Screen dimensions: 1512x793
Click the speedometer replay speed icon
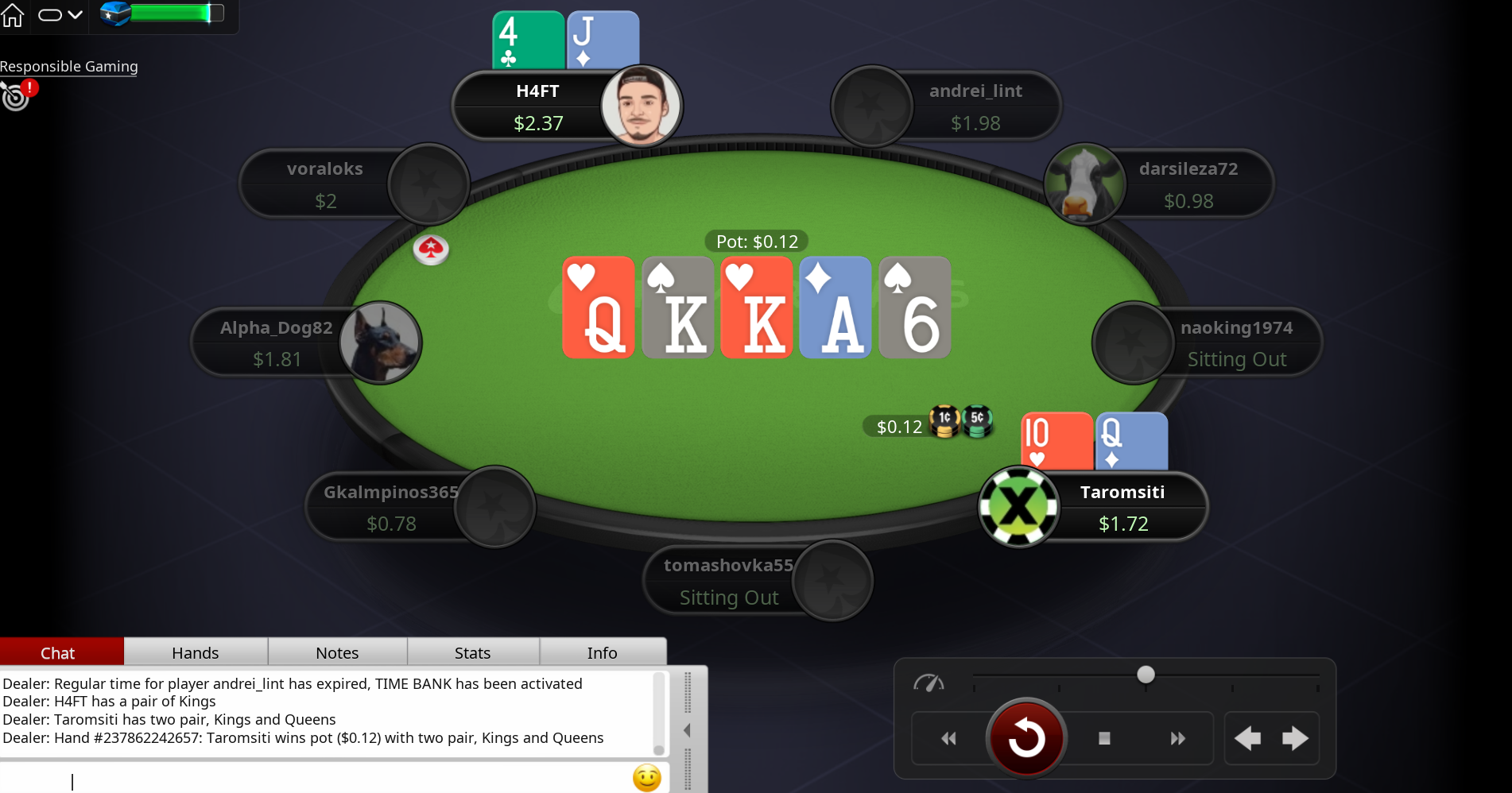(x=930, y=682)
